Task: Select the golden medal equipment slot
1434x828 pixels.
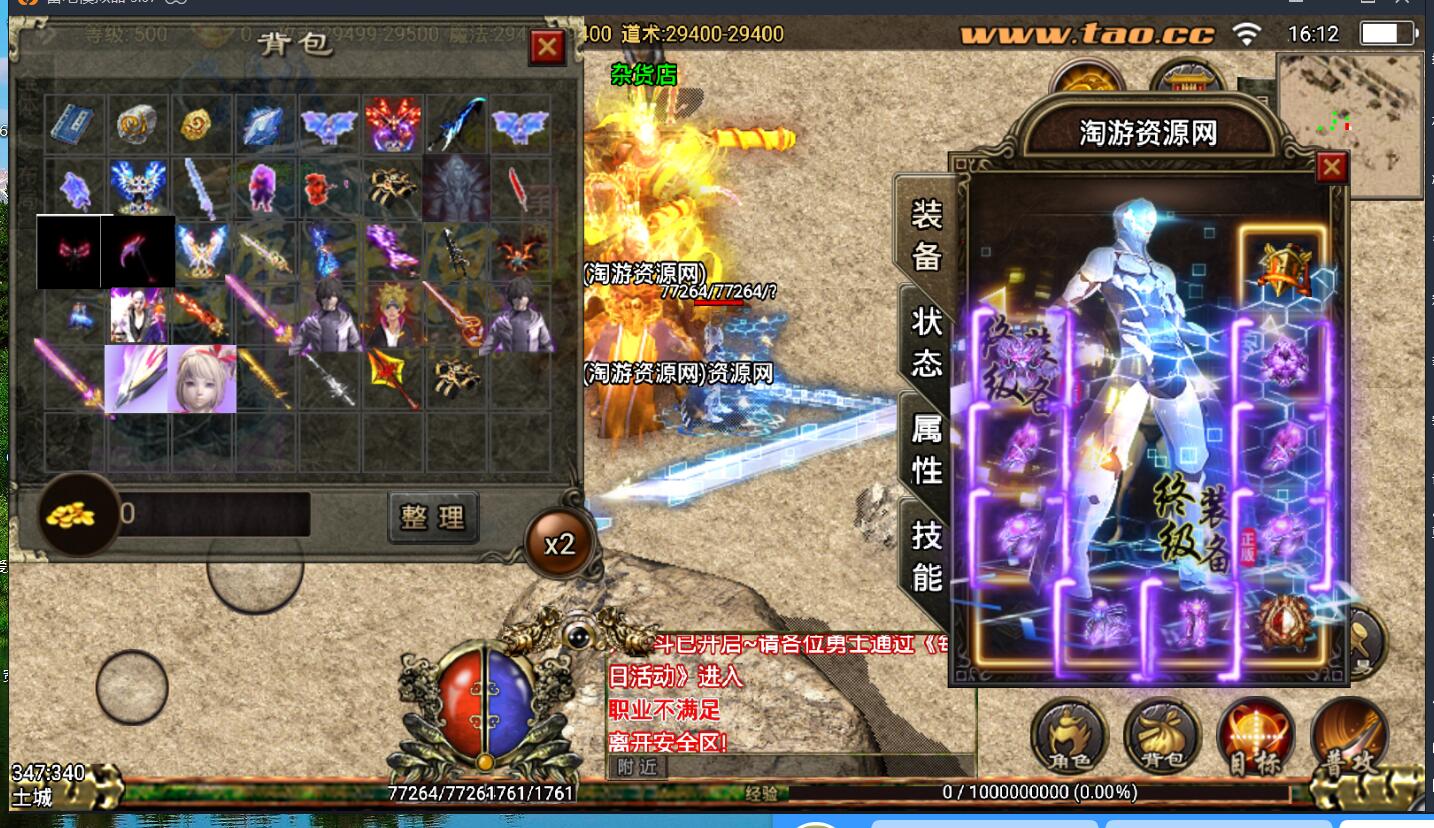Action: point(1284,268)
